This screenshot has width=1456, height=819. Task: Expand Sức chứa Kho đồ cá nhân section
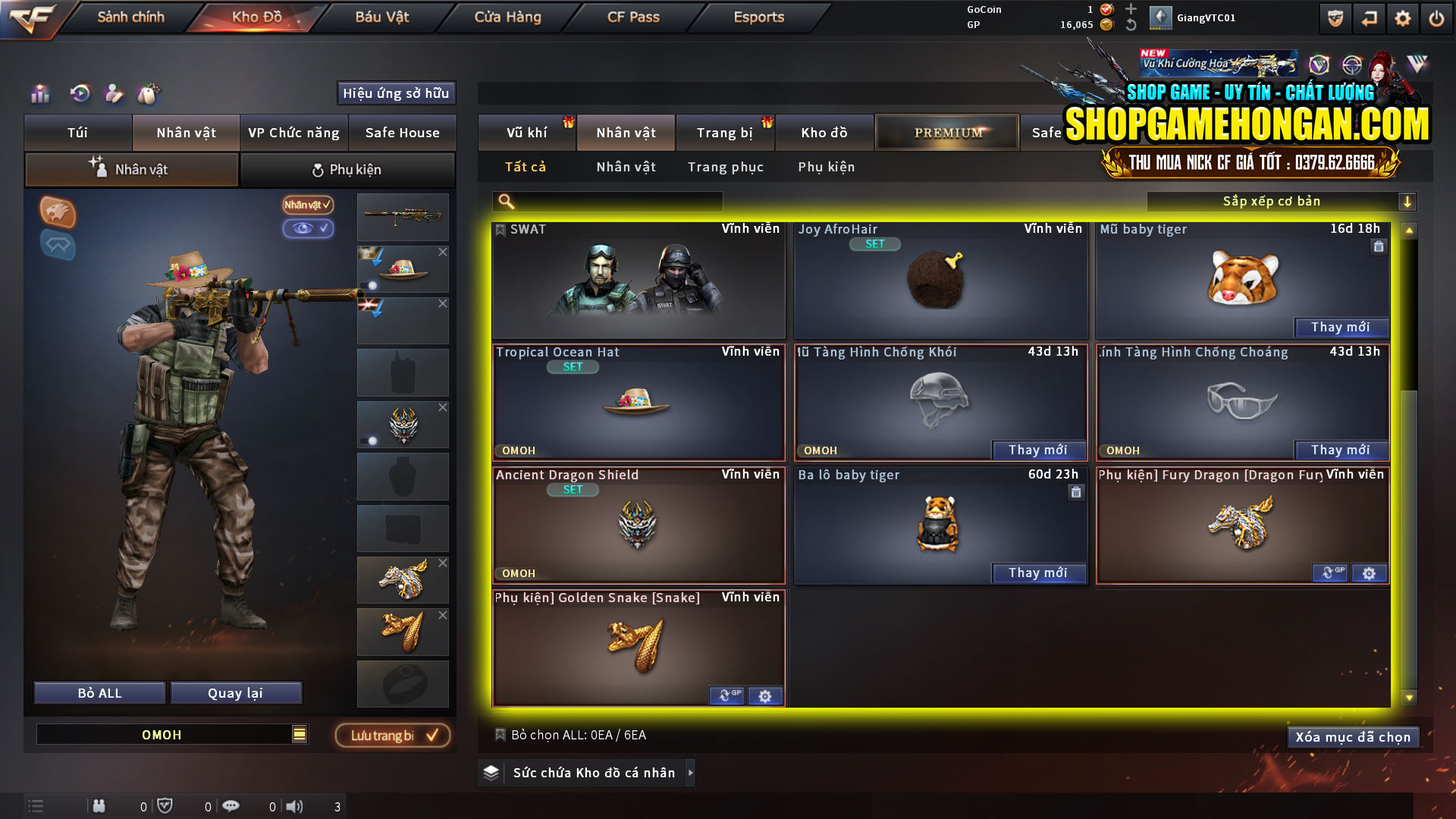[691, 773]
